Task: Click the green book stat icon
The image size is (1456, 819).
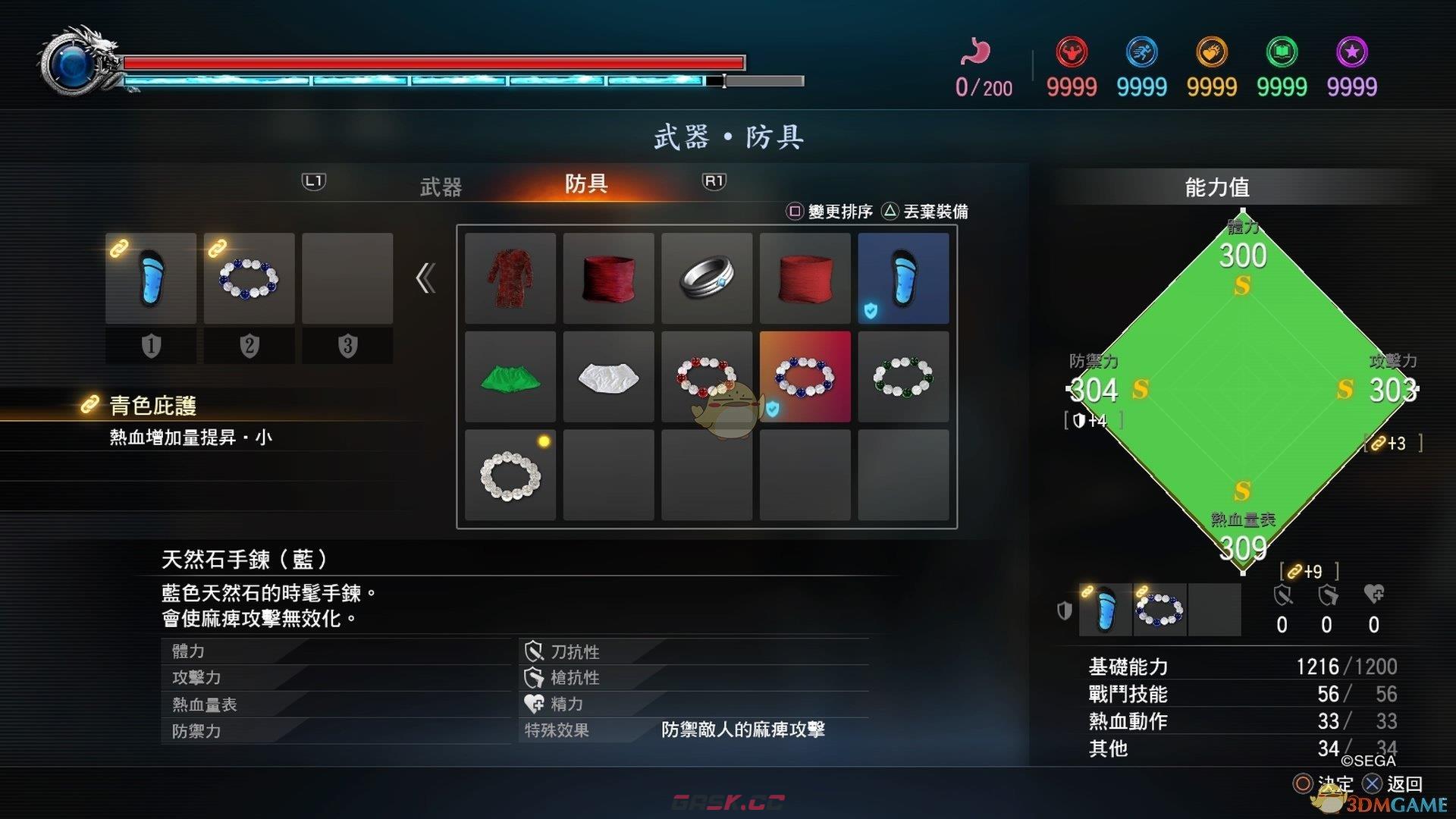Action: (x=1281, y=52)
